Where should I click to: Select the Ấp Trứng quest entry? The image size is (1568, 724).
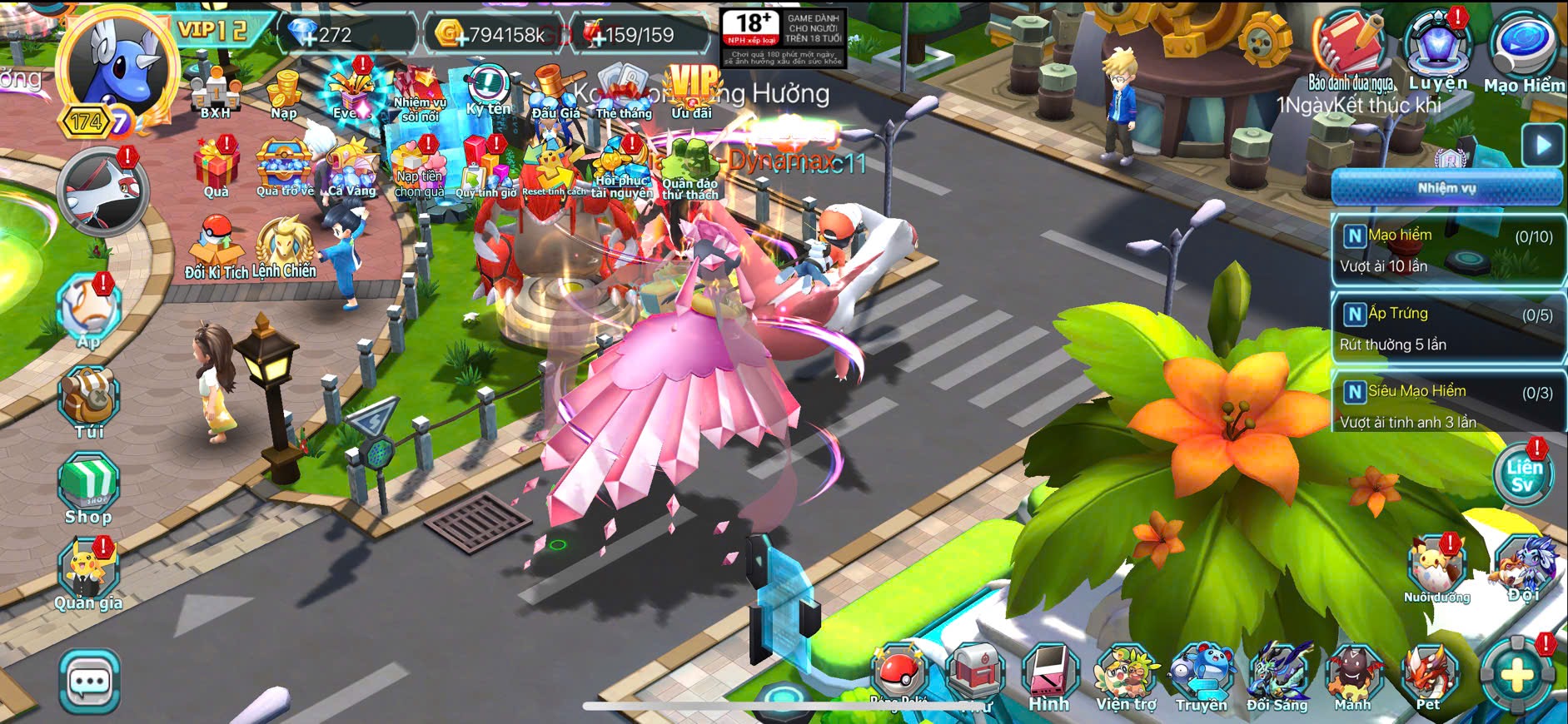coord(1446,328)
